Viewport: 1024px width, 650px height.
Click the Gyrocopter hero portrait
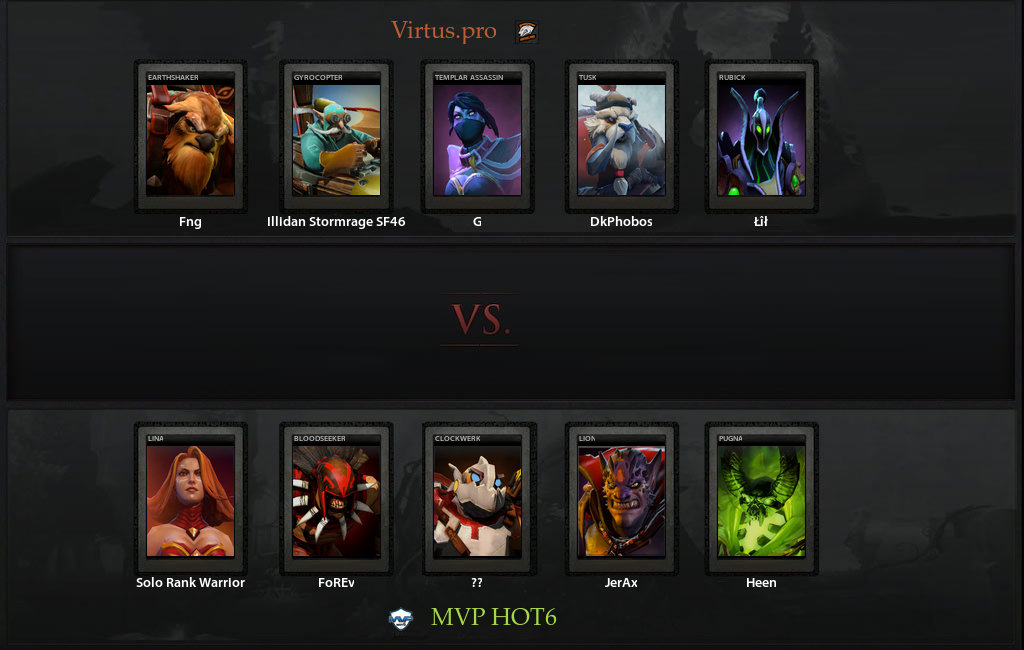click(336, 139)
